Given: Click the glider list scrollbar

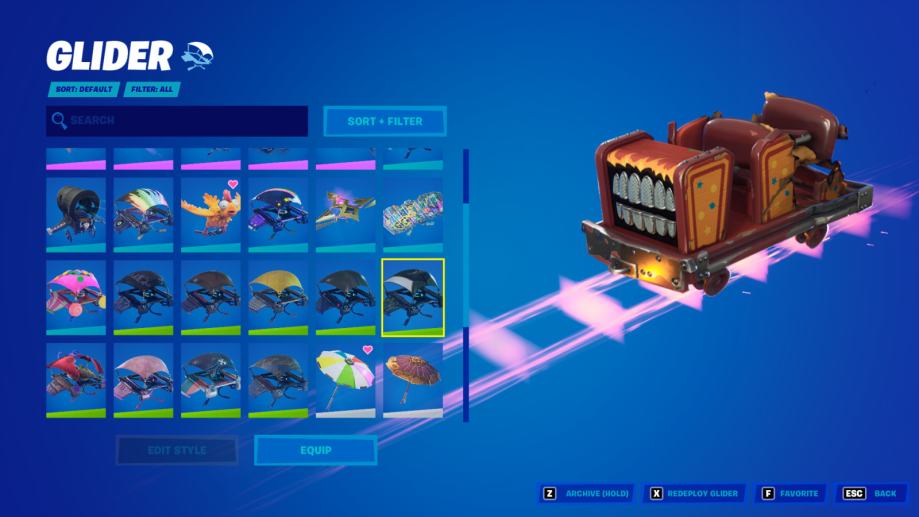Looking at the screenshot, I should (465, 285).
